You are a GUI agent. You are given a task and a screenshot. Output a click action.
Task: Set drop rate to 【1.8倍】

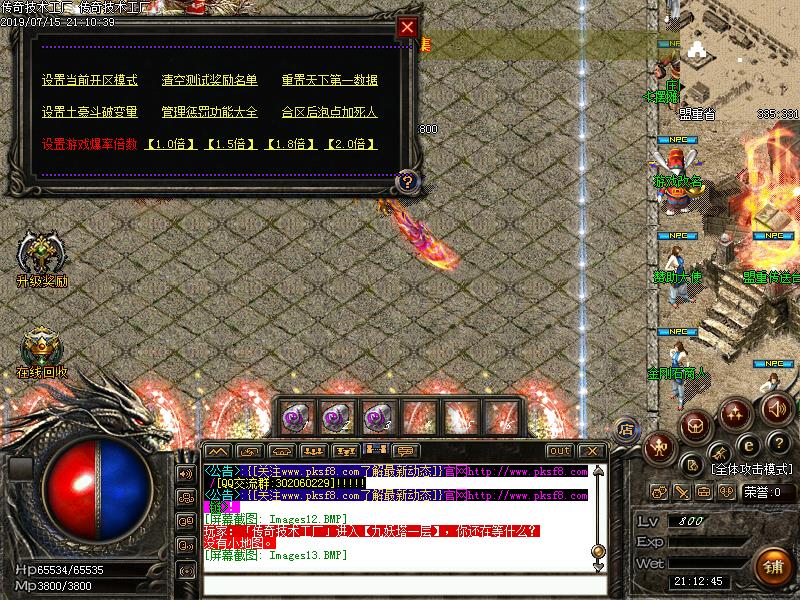[291, 144]
